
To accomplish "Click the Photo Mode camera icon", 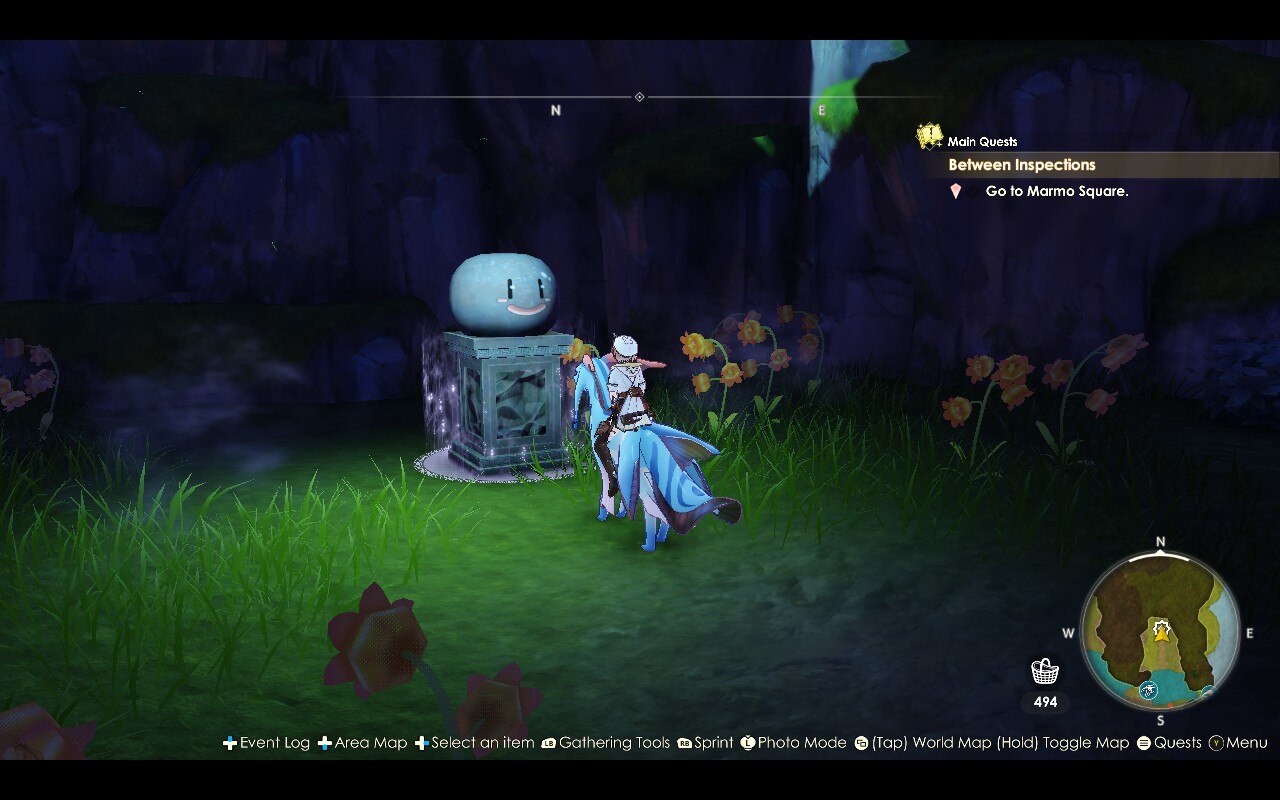I will (x=746, y=743).
